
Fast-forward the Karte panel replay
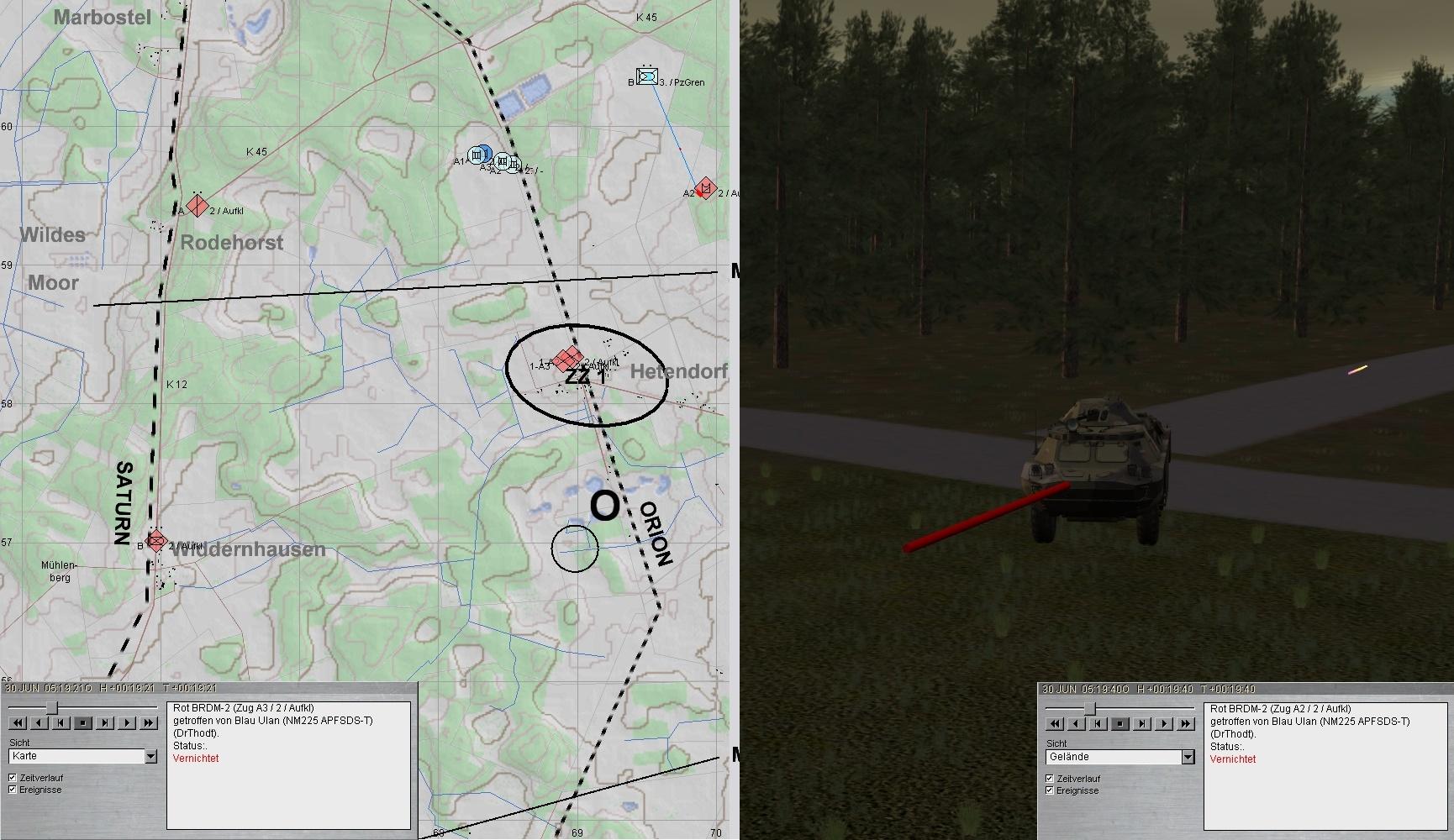coord(149,722)
